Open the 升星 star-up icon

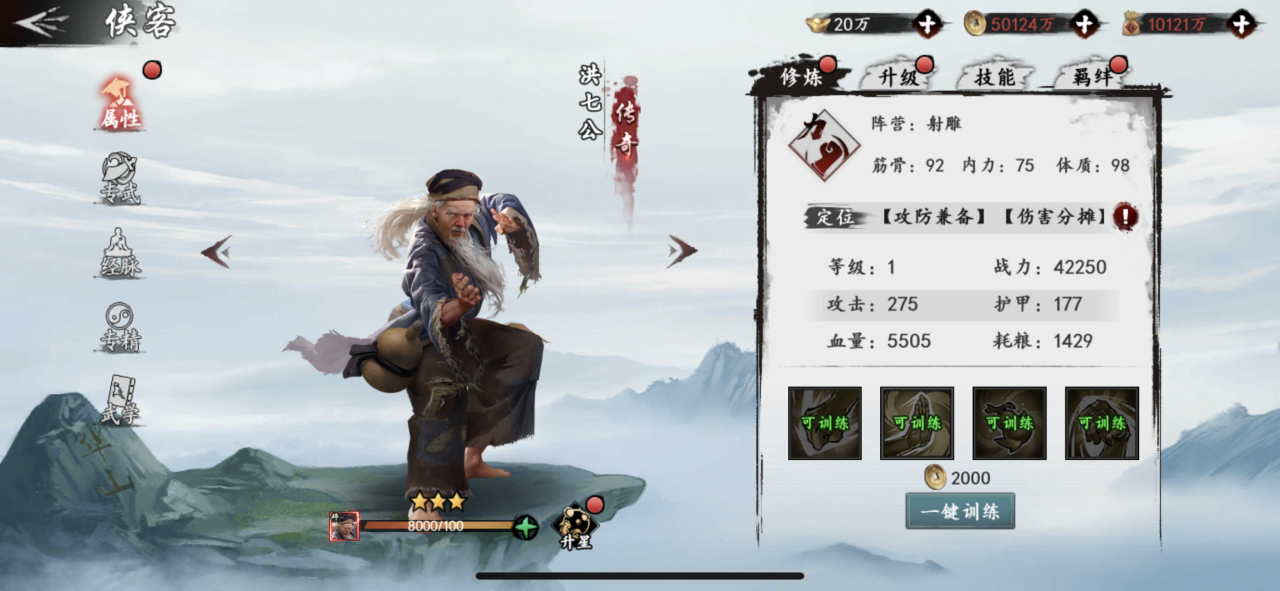click(x=575, y=522)
